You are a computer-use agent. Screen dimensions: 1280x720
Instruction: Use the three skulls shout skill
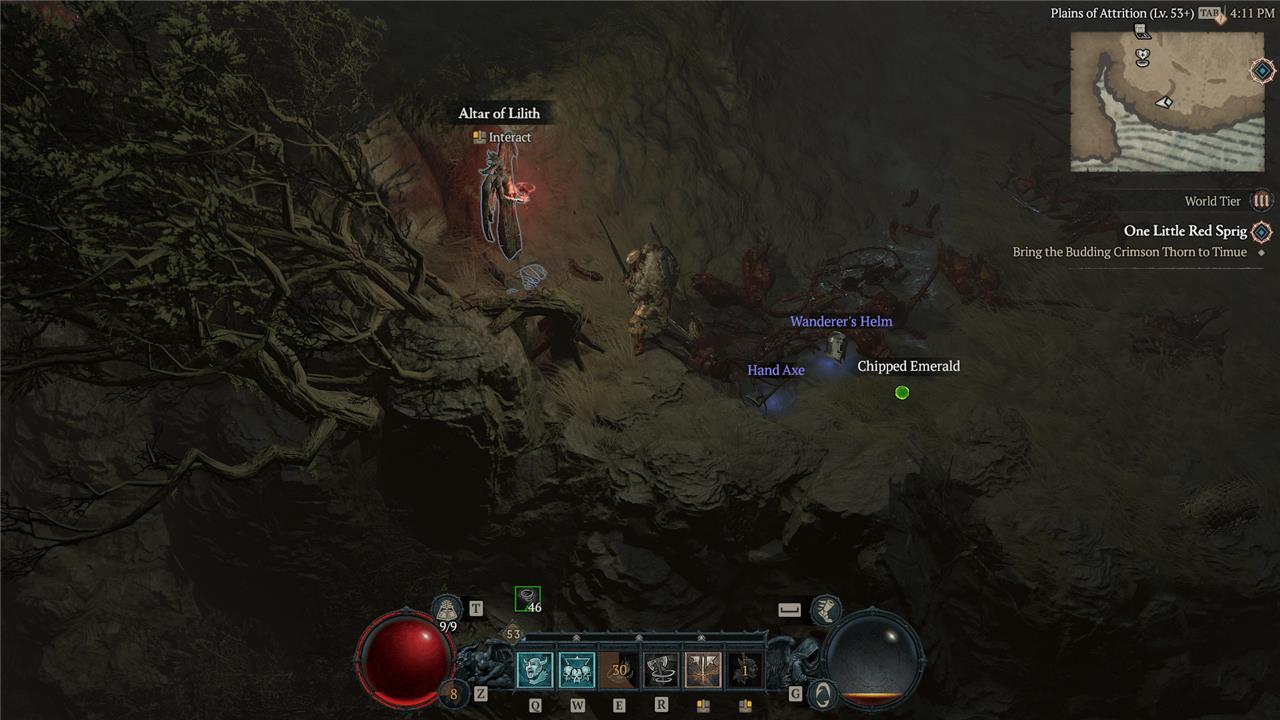click(x=577, y=669)
